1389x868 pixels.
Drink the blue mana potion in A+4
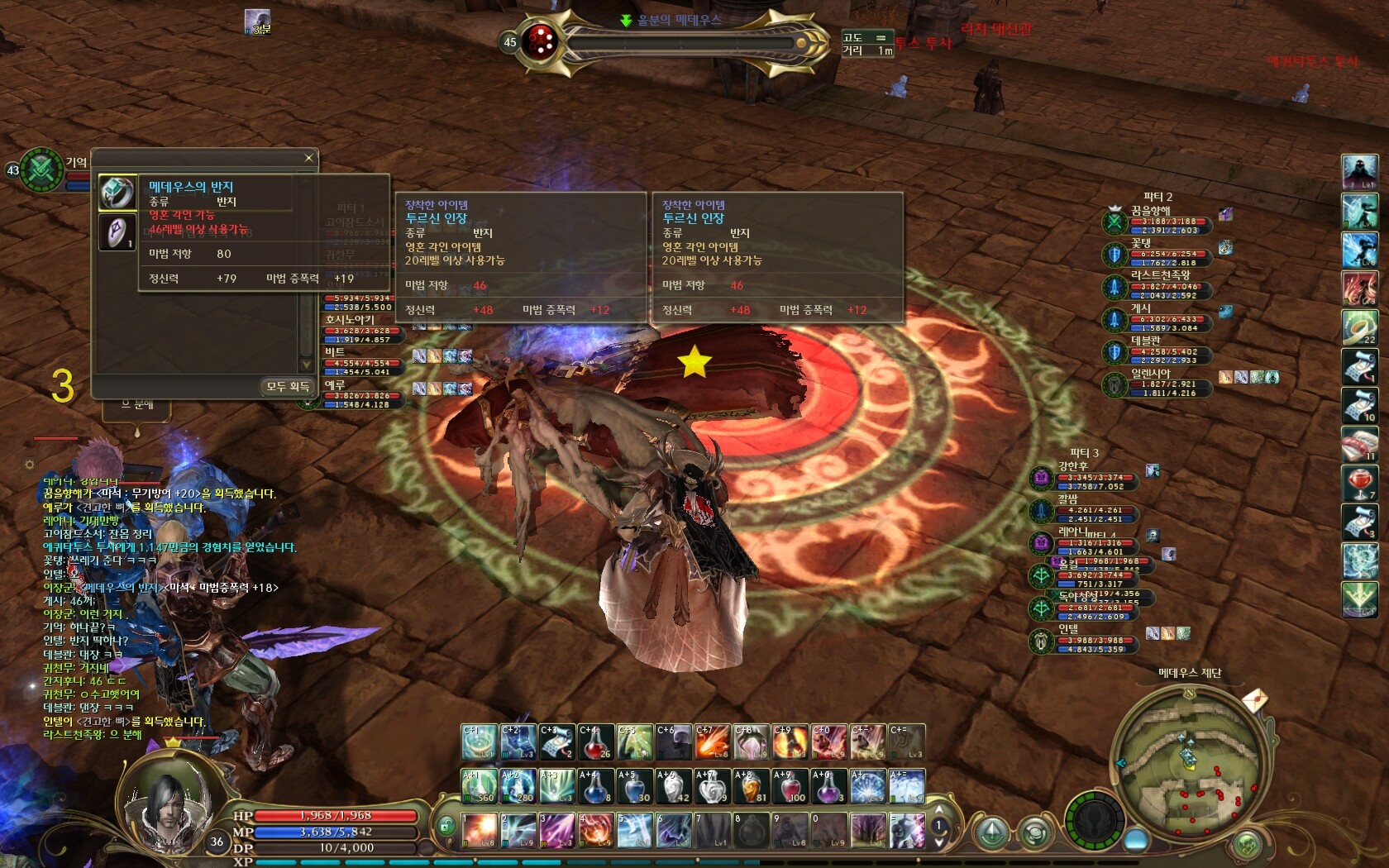595,787
